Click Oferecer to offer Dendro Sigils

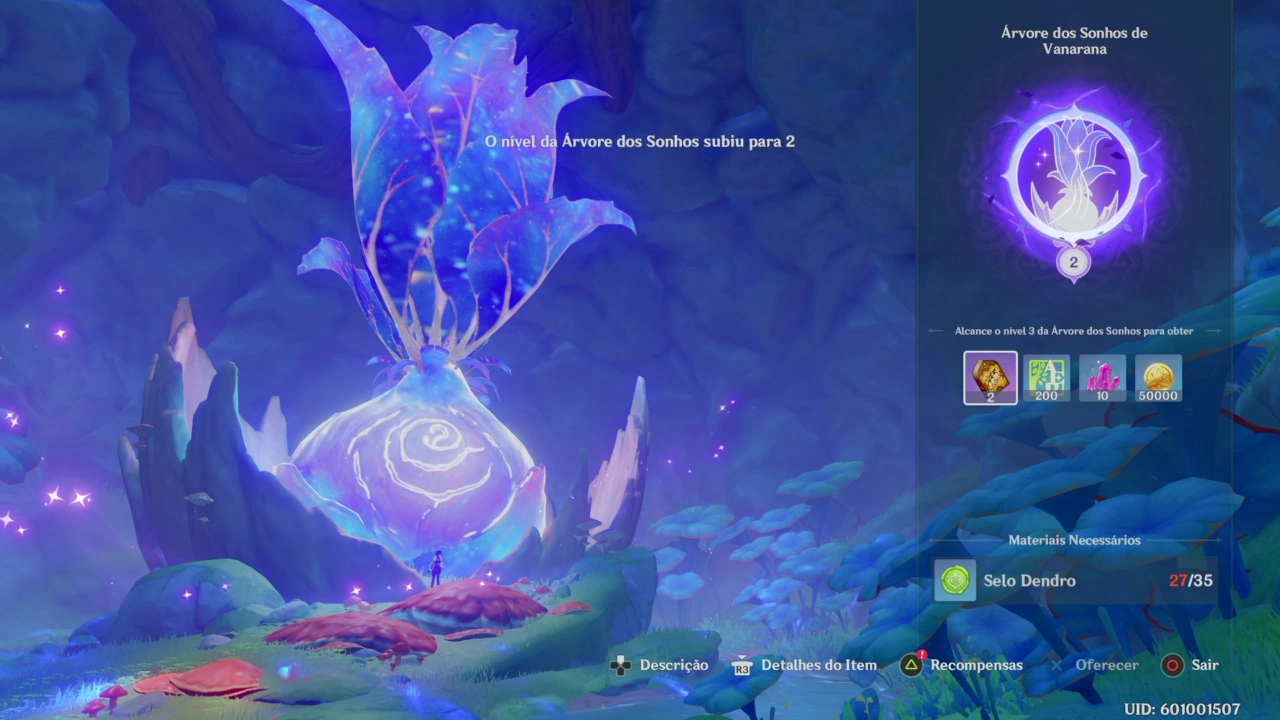(1106, 665)
